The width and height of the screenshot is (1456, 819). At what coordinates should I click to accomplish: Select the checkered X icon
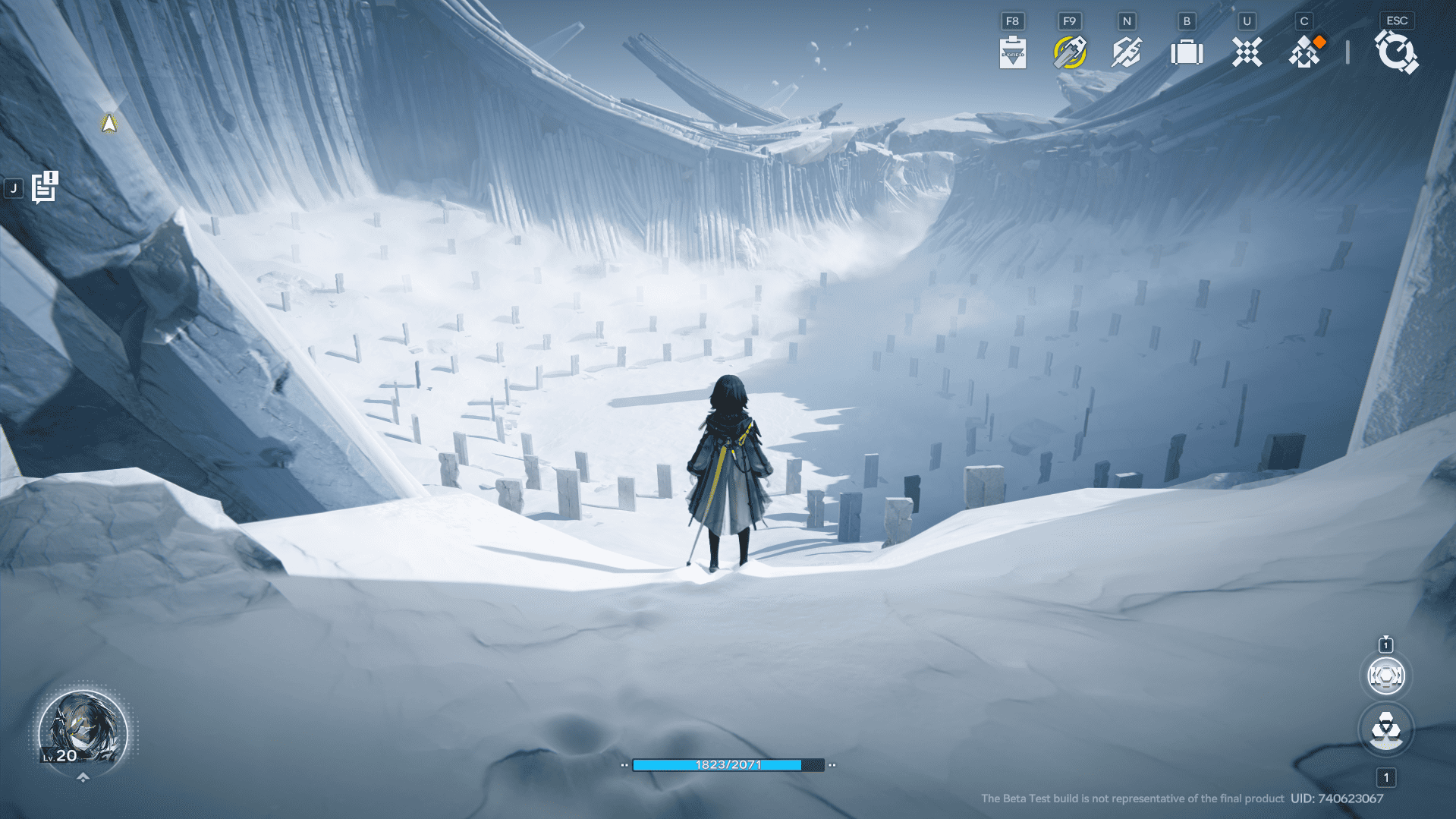coord(1247,52)
